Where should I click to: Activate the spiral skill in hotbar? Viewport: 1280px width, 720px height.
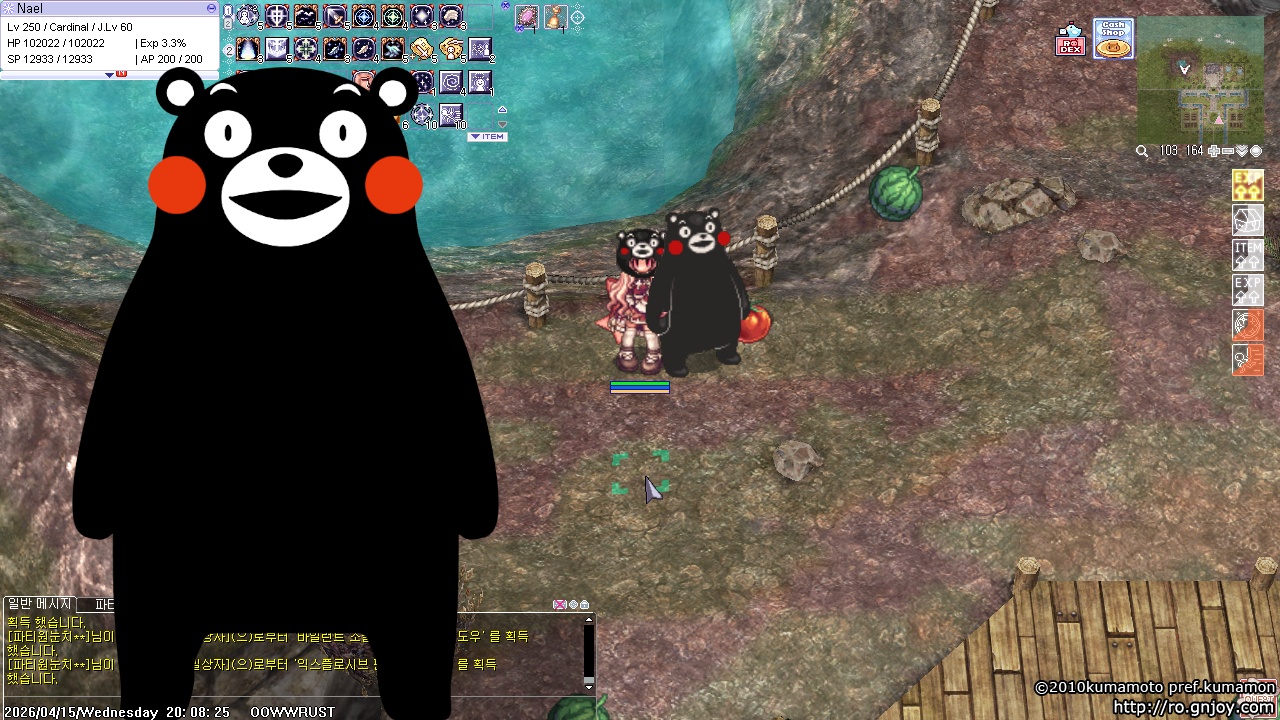click(451, 81)
